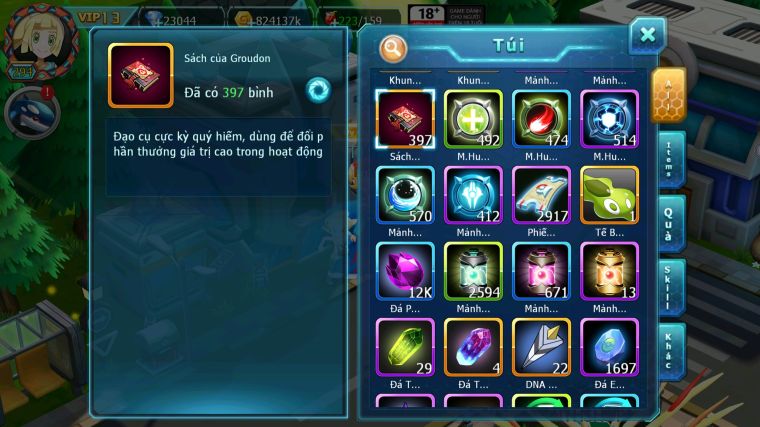Select the green crystal with 29
The height and width of the screenshot is (427, 760).
(405, 346)
